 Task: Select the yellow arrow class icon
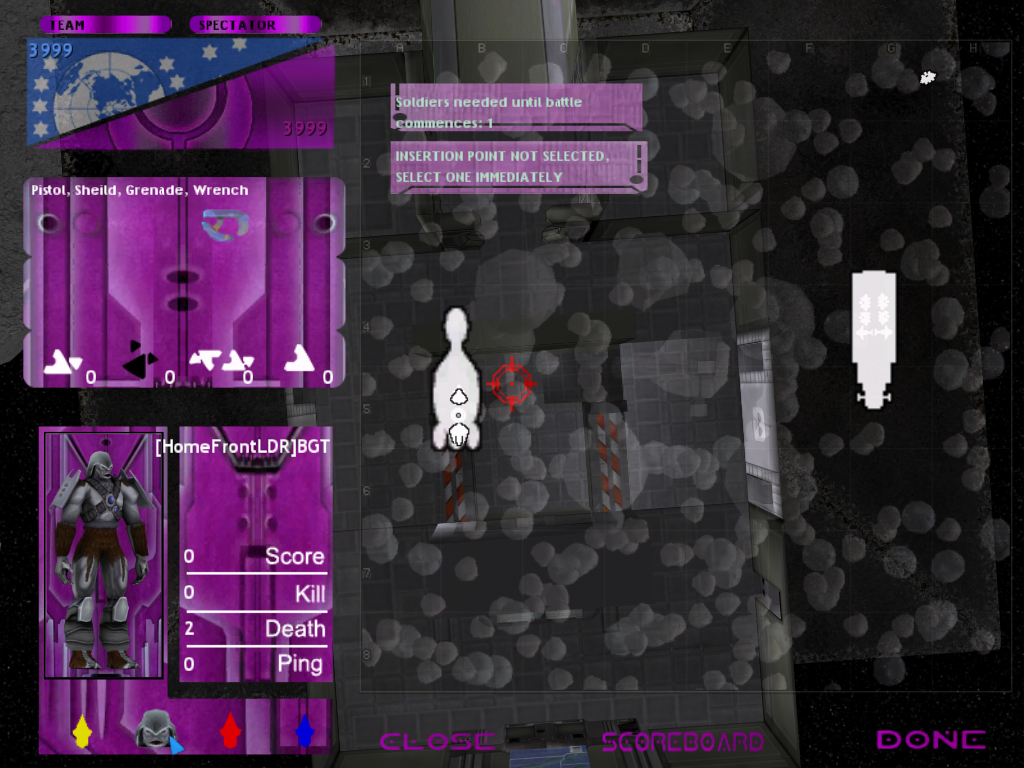coord(82,730)
